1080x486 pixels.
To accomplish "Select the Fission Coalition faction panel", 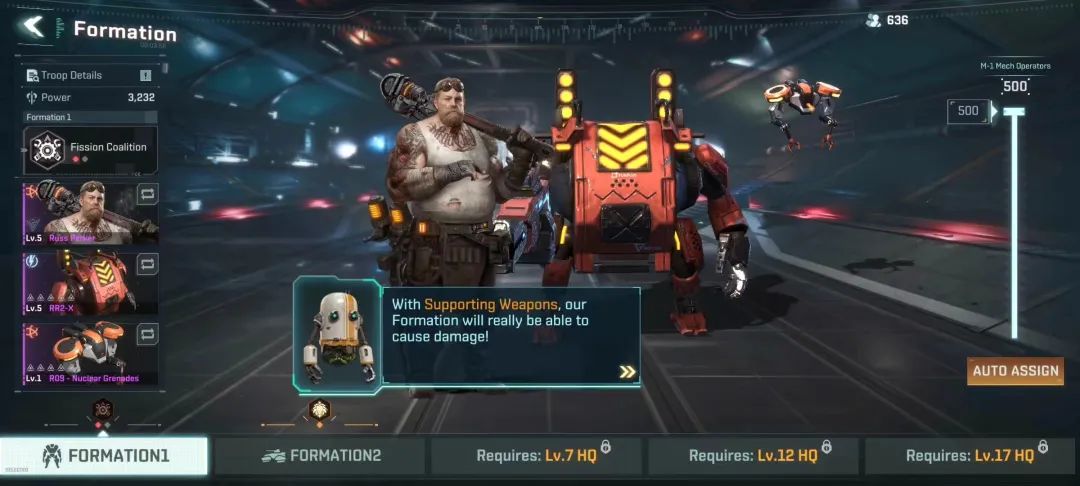I will tap(90, 149).
